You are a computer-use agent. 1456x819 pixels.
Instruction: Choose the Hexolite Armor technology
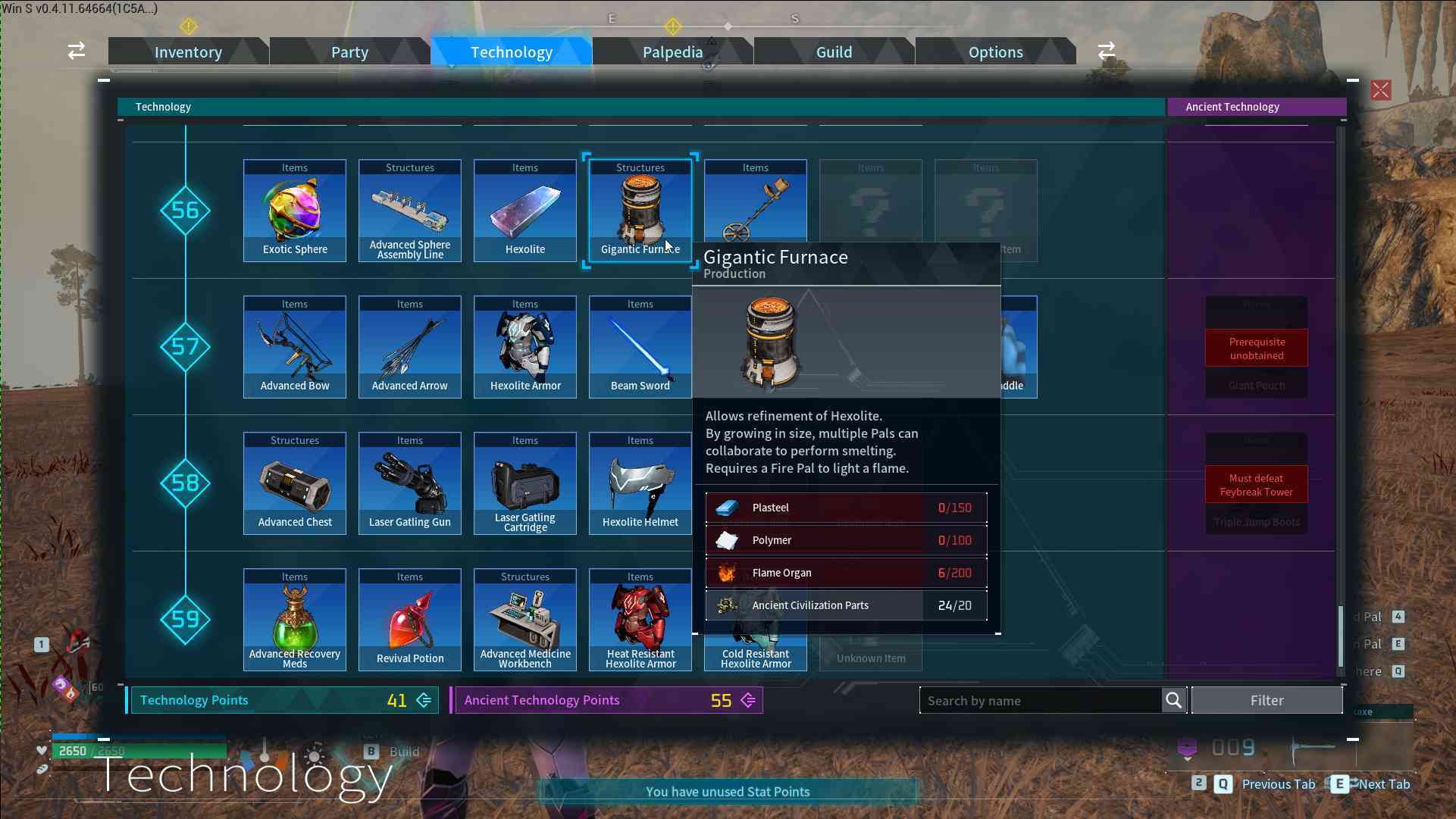coord(525,348)
